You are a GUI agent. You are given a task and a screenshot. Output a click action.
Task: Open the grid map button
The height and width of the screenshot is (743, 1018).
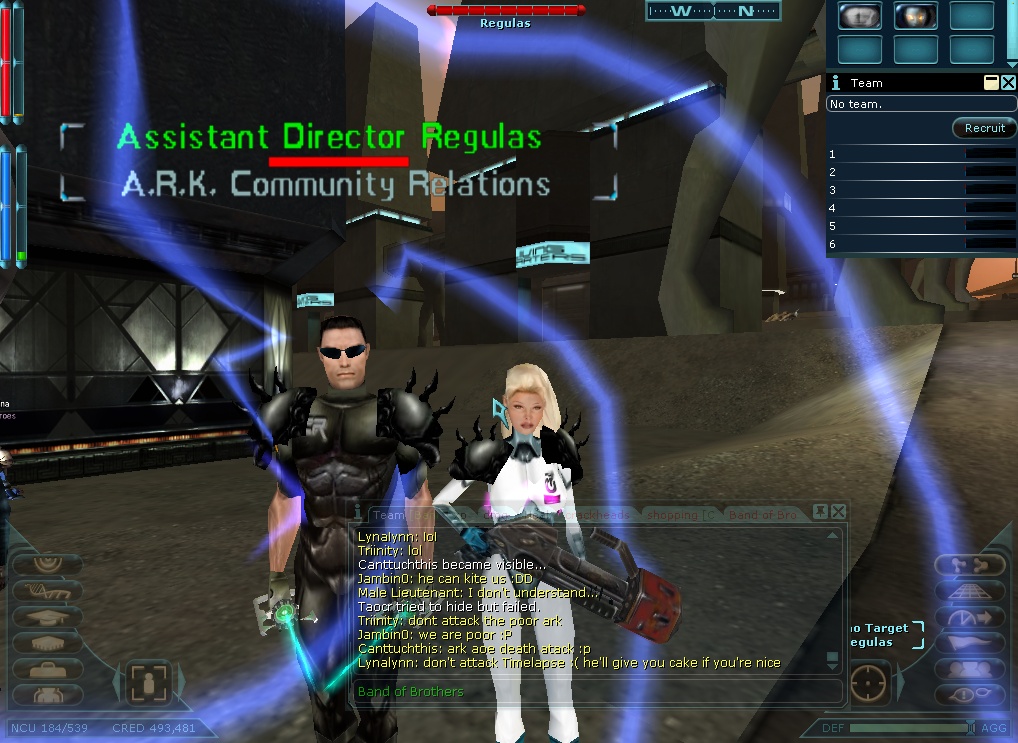point(968,591)
